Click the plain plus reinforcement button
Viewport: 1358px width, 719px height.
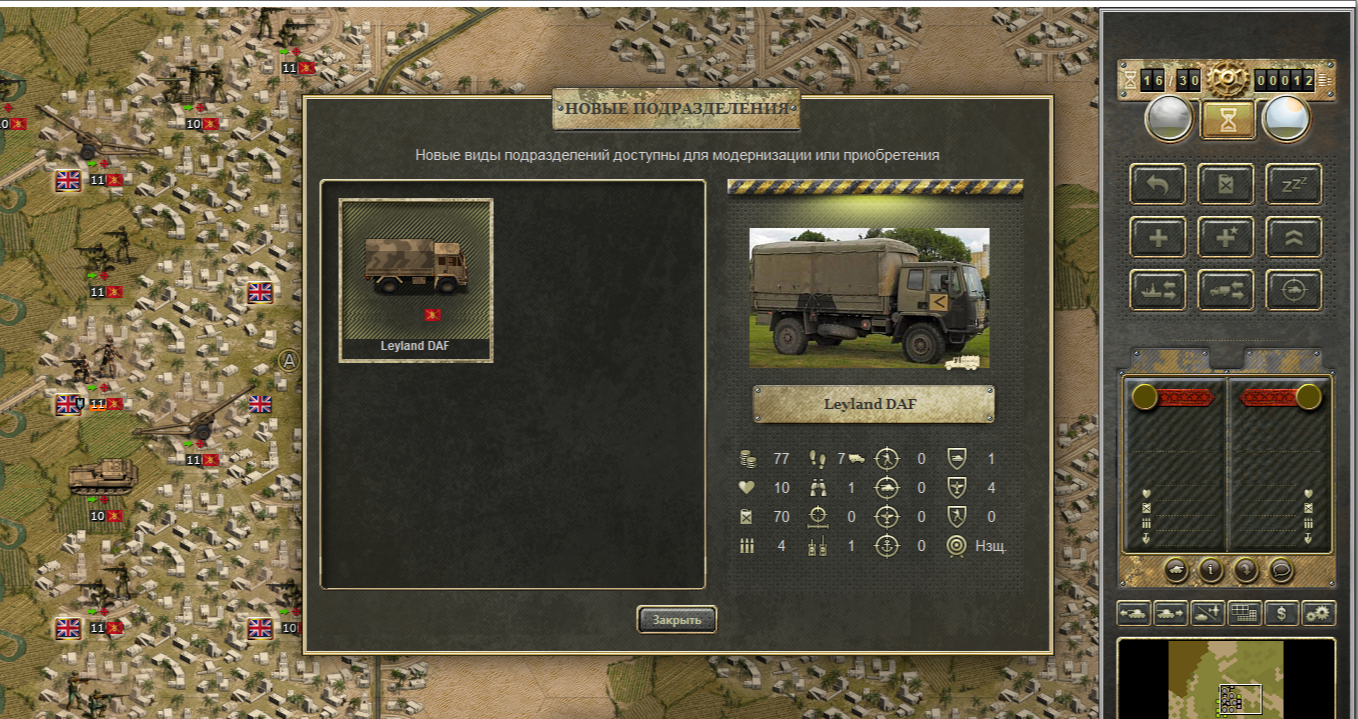(x=1158, y=237)
